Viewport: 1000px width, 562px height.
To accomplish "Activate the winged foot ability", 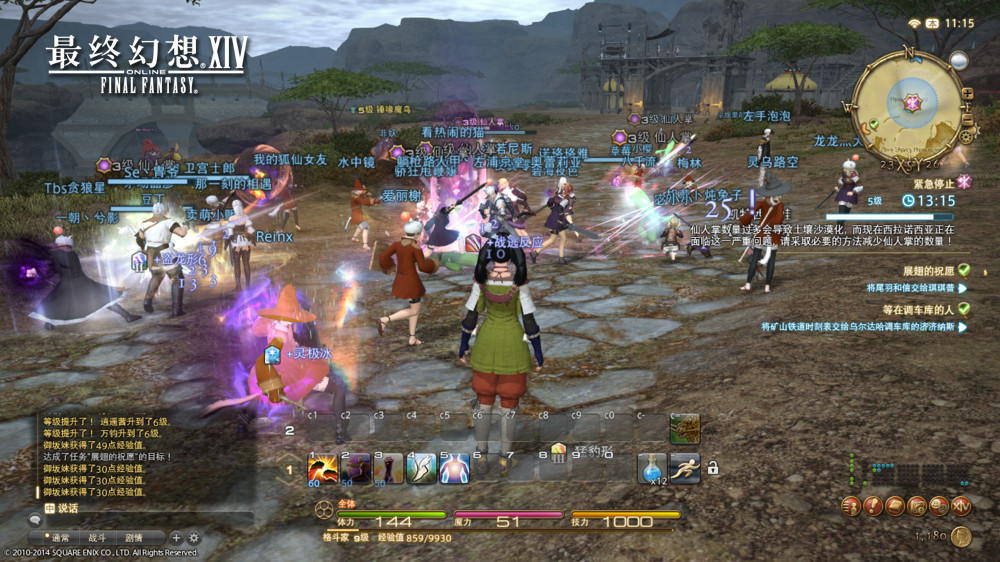I will (x=422, y=468).
